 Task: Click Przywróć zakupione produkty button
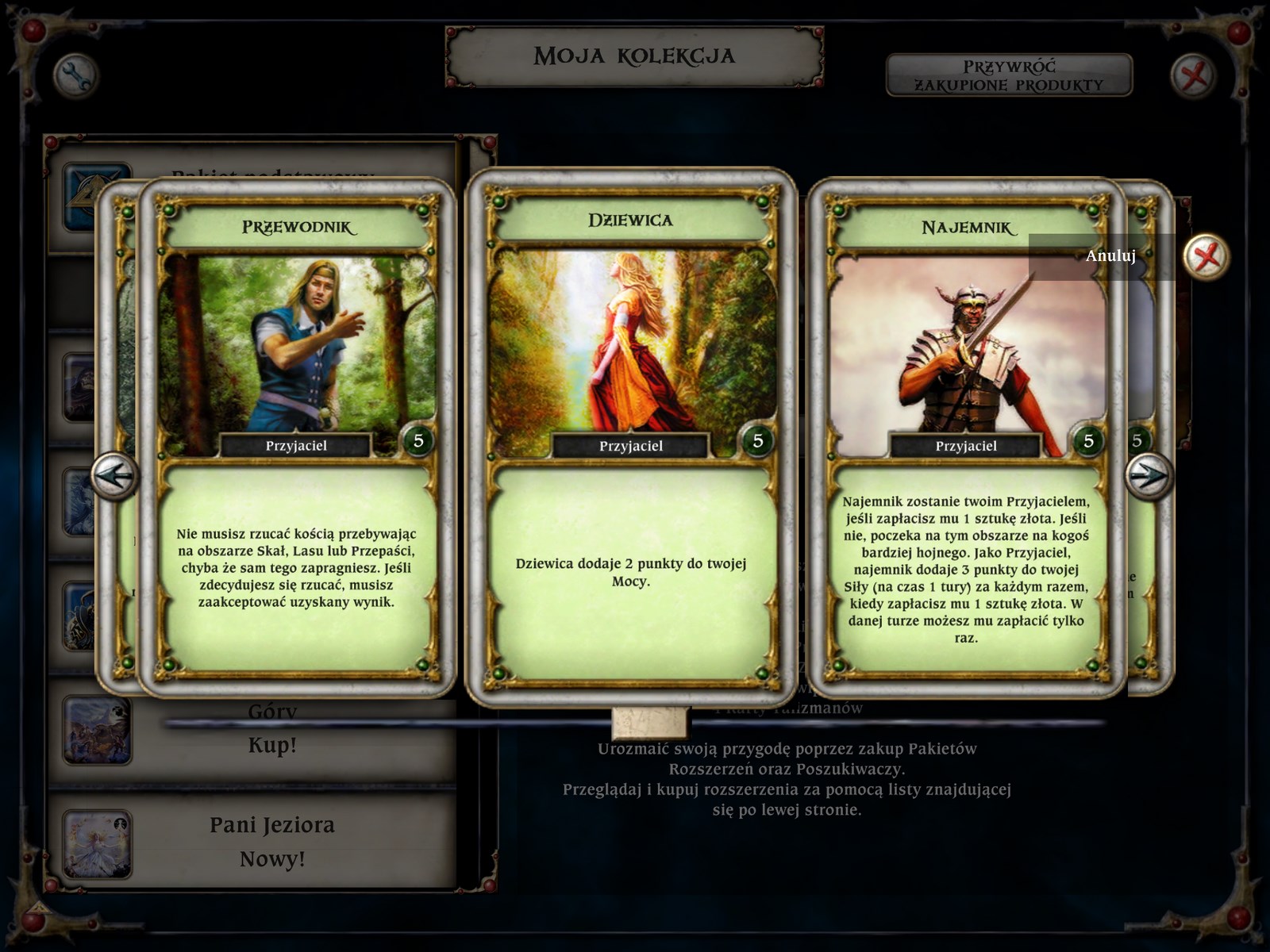coord(1009,75)
